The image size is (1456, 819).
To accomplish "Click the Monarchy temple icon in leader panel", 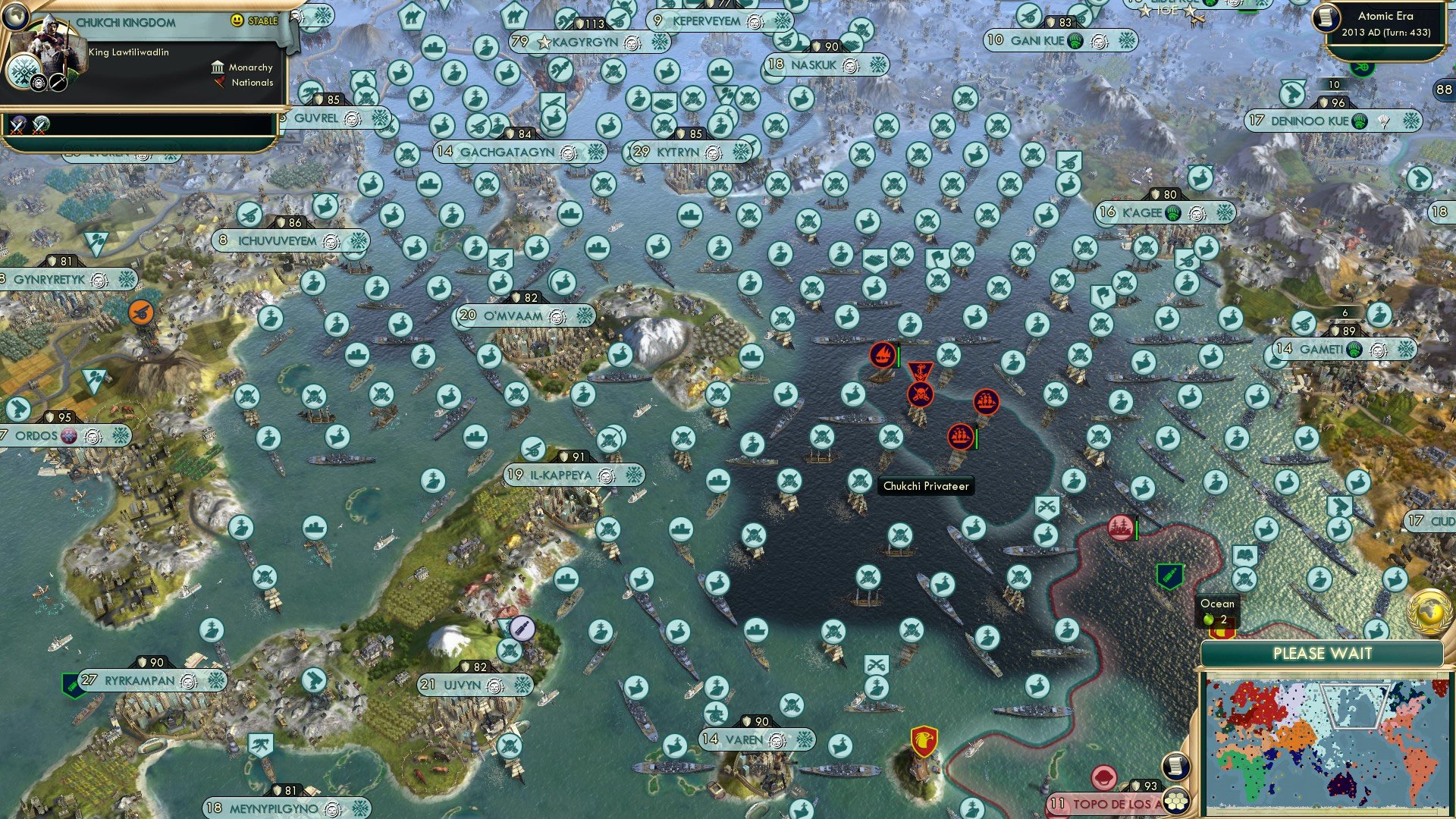I will [x=218, y=68].
